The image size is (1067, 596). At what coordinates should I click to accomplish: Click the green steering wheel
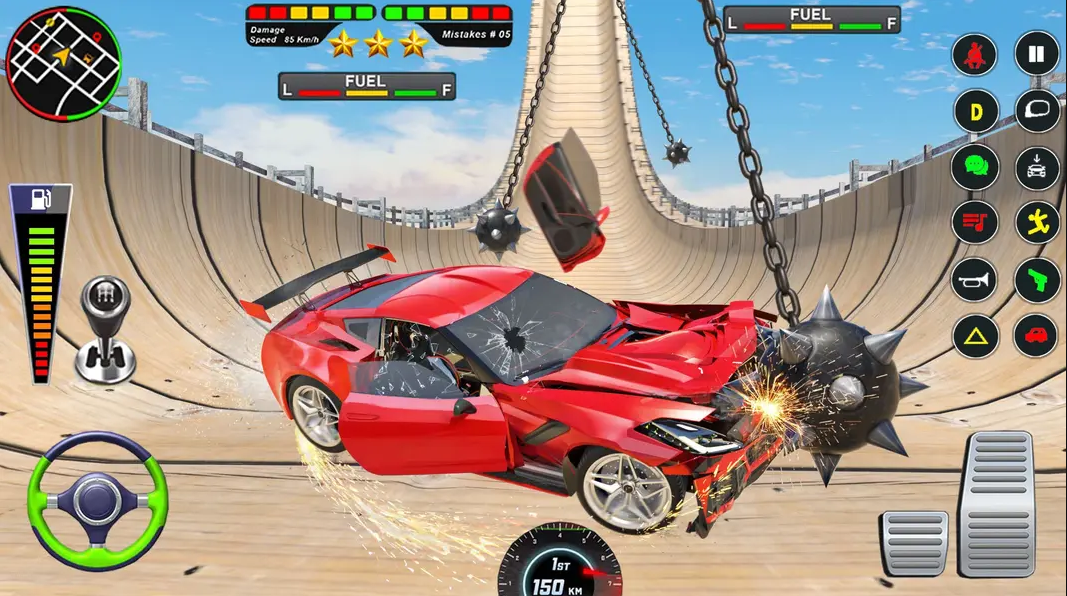click(97, 499)
